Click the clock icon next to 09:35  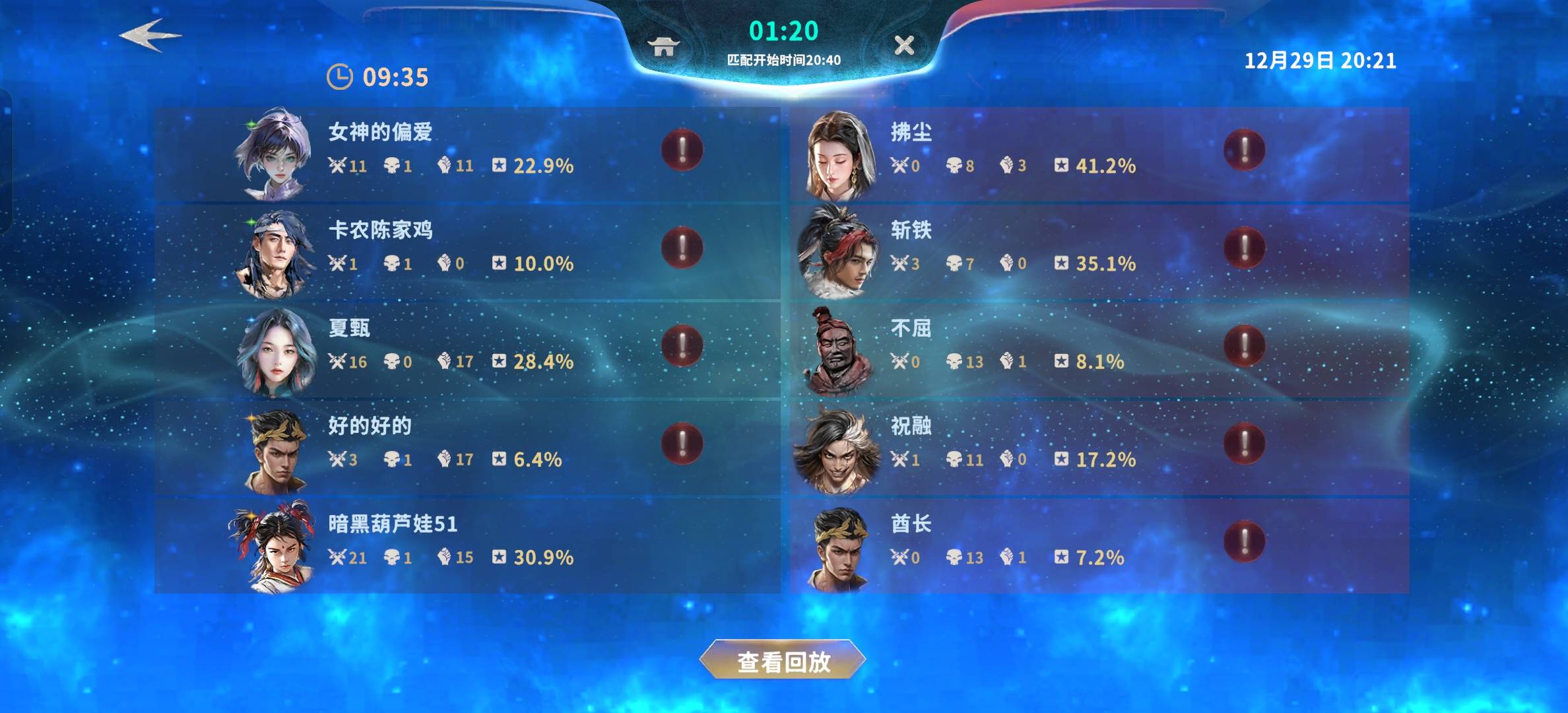pyautogui.click(x=339, y=77)
